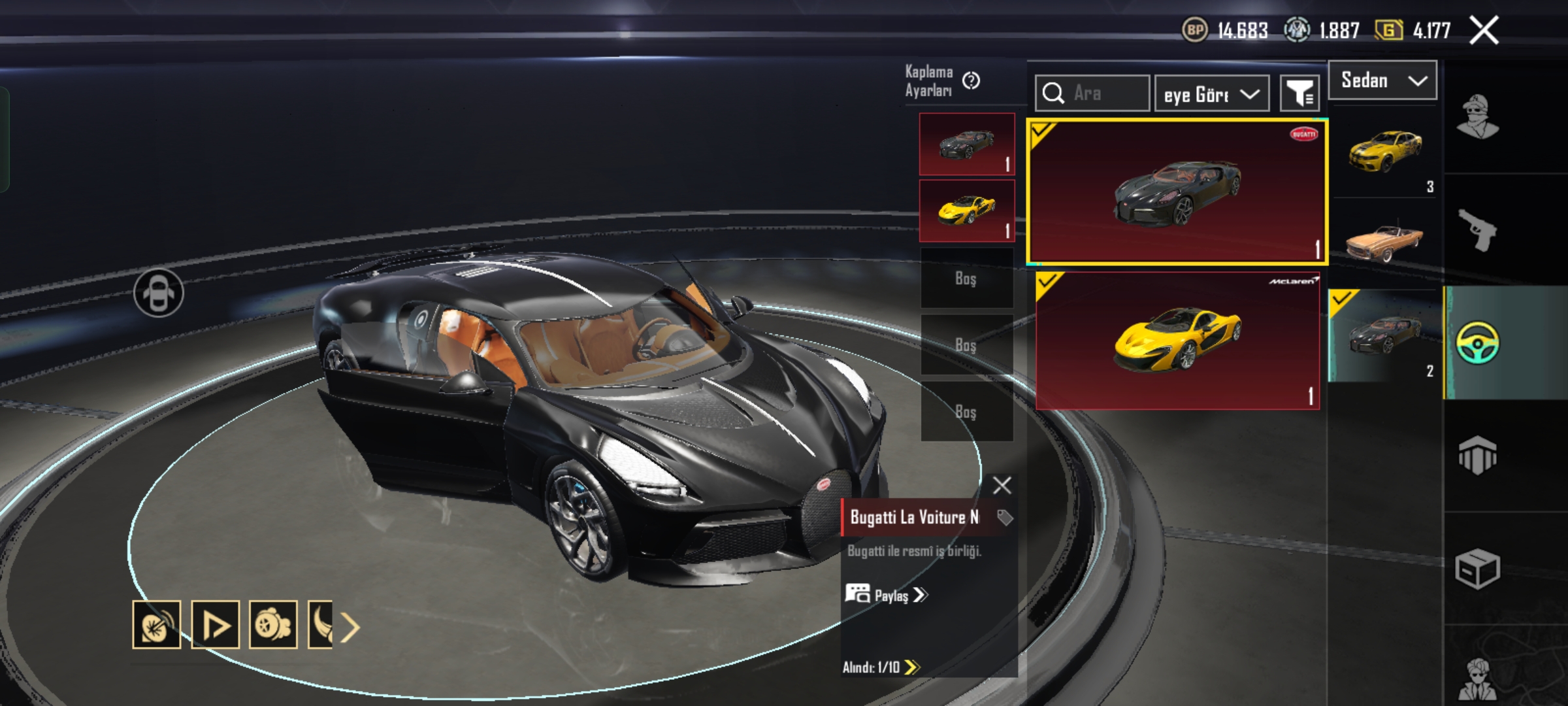Choose the orange convertible vehicle entry

click(x=1384, y=242)
